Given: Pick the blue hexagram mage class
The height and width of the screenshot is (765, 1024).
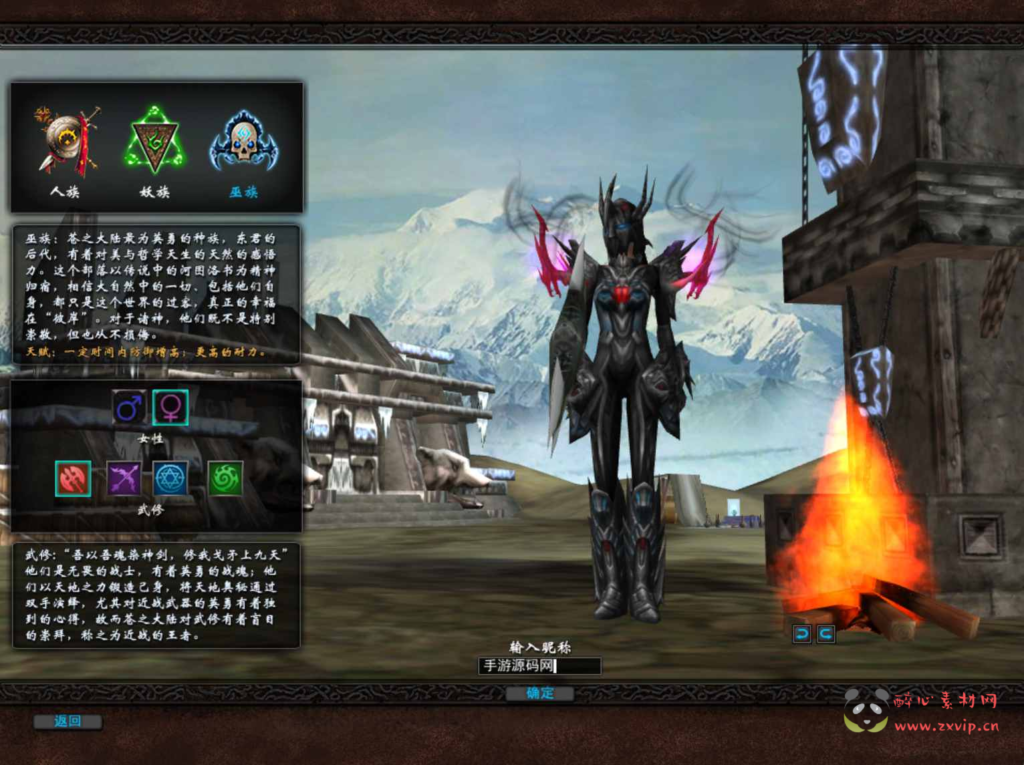Looking at the screenshot, I should [x=171, y=479].
